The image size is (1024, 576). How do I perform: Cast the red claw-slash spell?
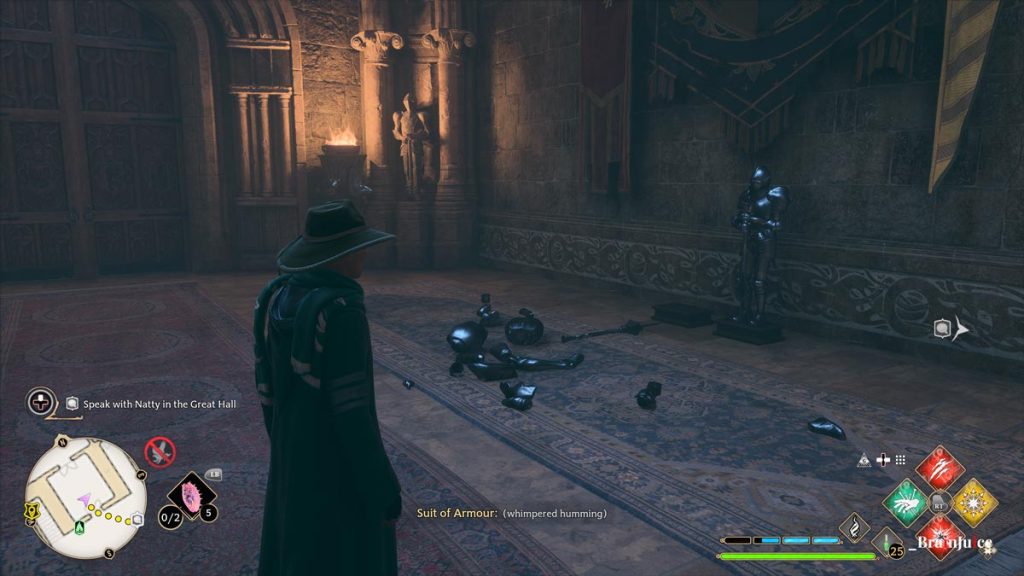[940, 468]
